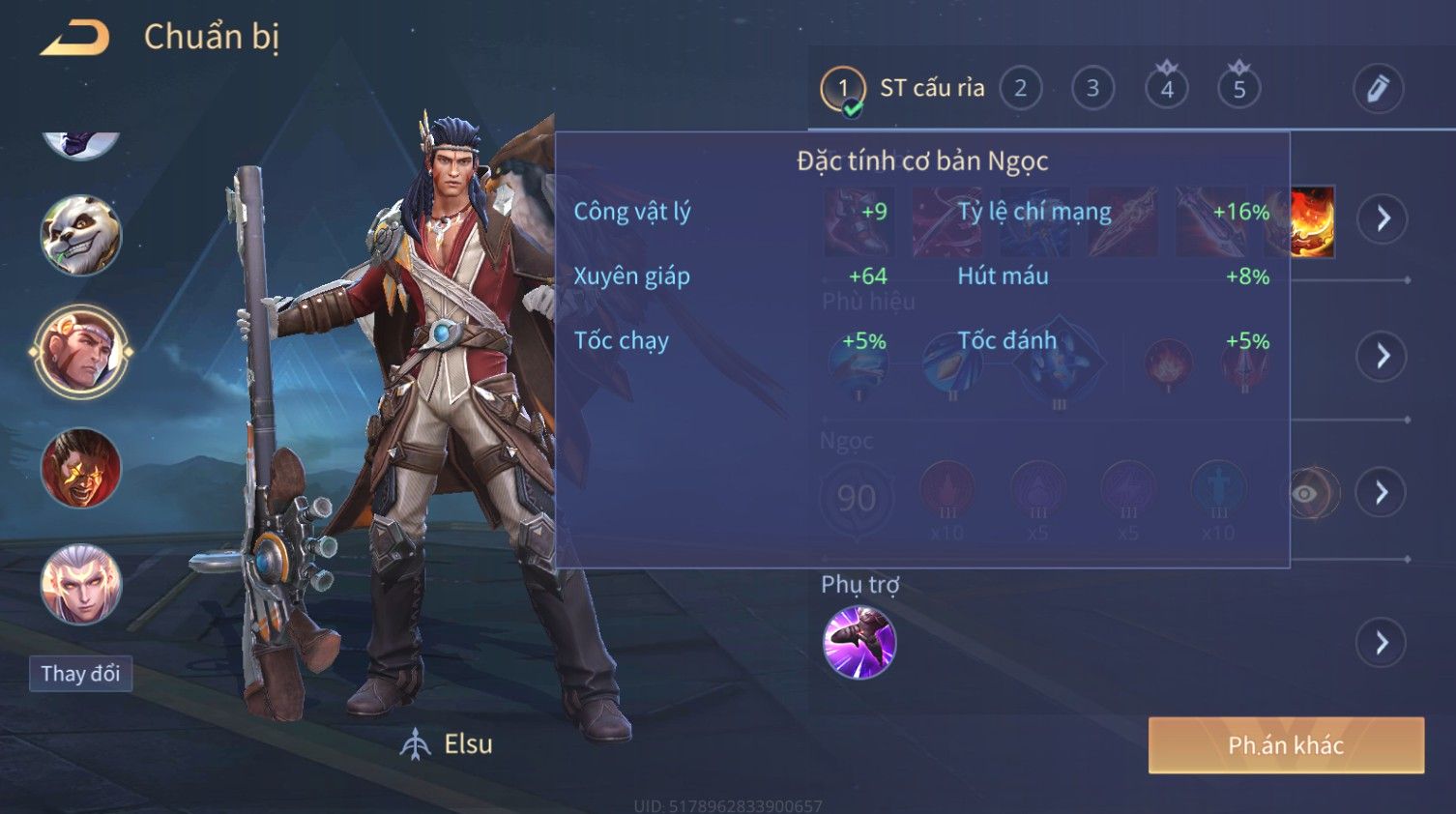The width and height of the screenshot is (1456, 814).
Task: Select the headband hero portrait
Action: tap(81, 352)
